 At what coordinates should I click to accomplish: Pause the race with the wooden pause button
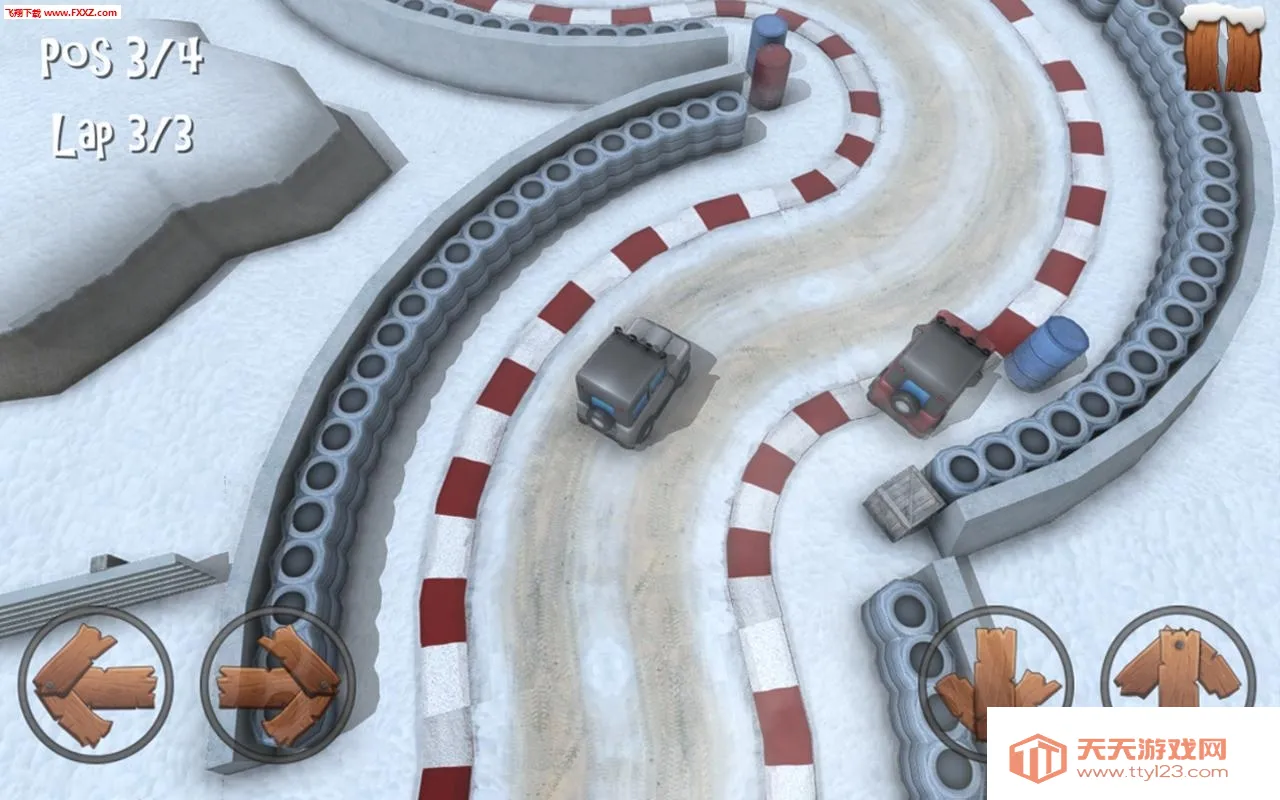tap(1222, 52)
